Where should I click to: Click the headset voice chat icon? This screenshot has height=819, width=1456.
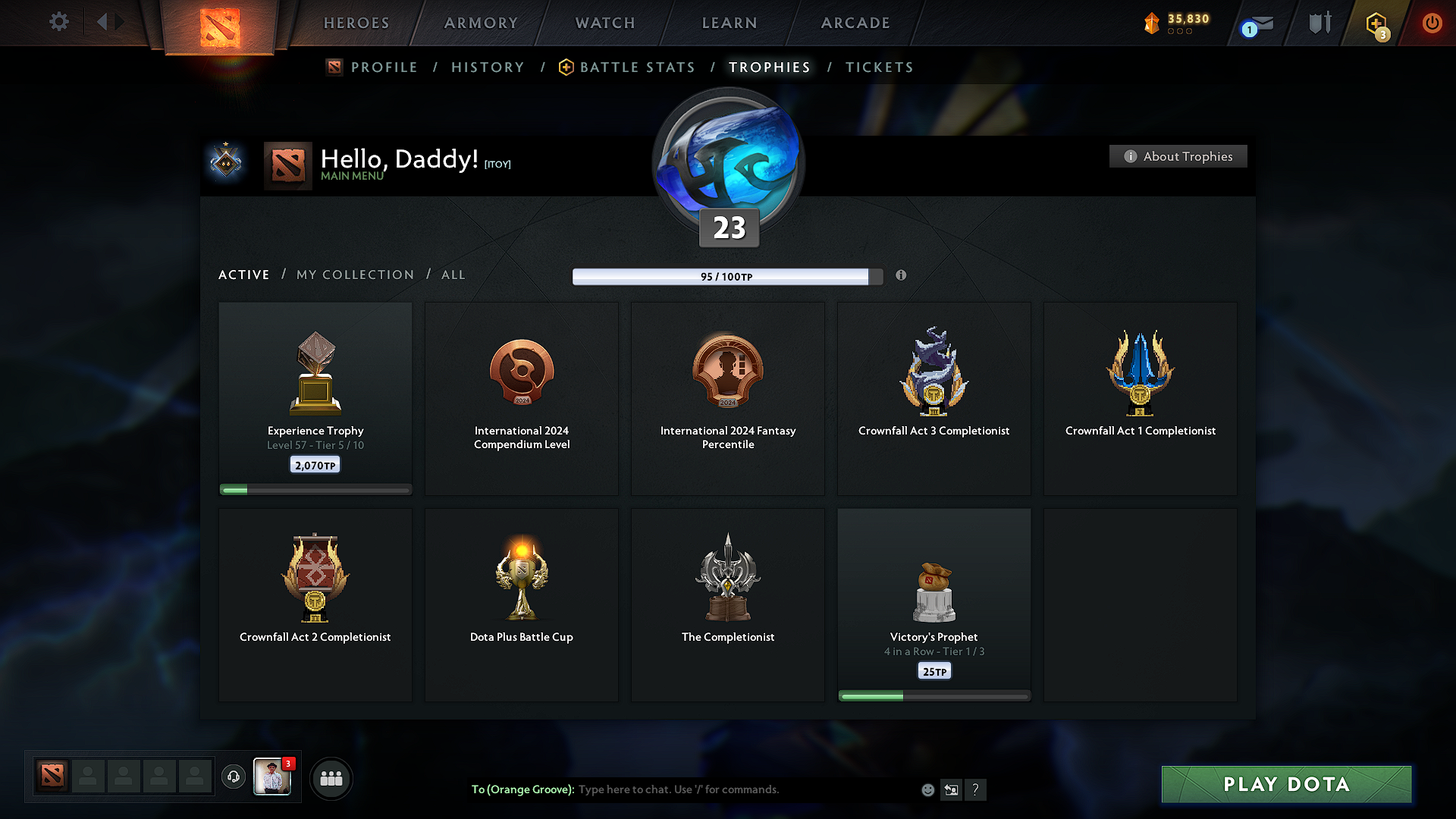pos(233,777)
